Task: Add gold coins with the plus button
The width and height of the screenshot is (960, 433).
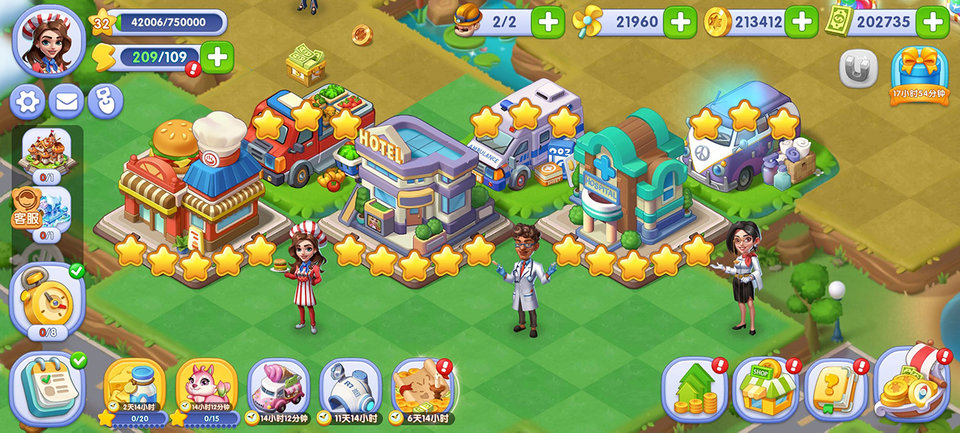Action: point(801,21)
